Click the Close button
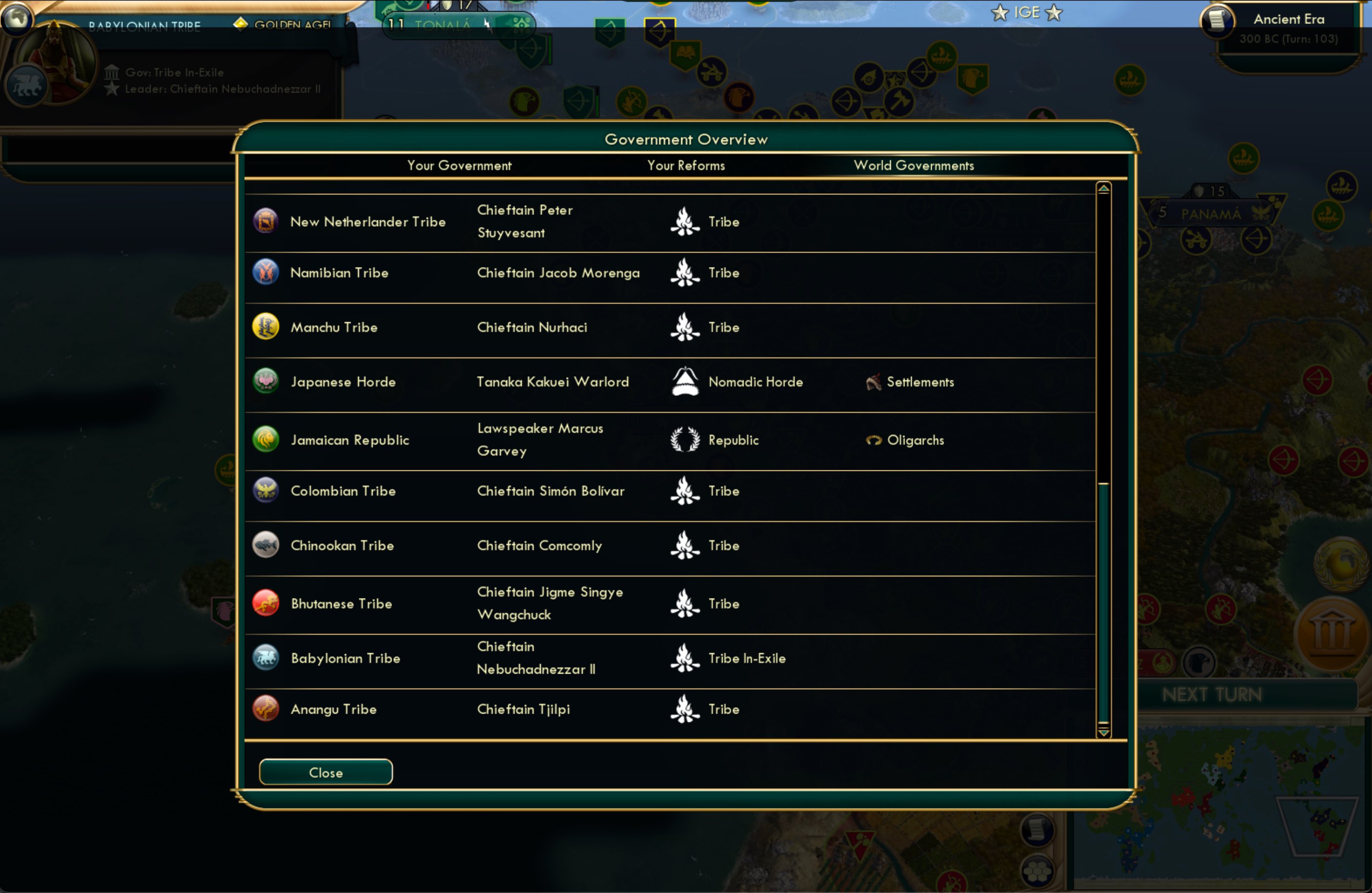1372x893 pixels. (325, 772)
